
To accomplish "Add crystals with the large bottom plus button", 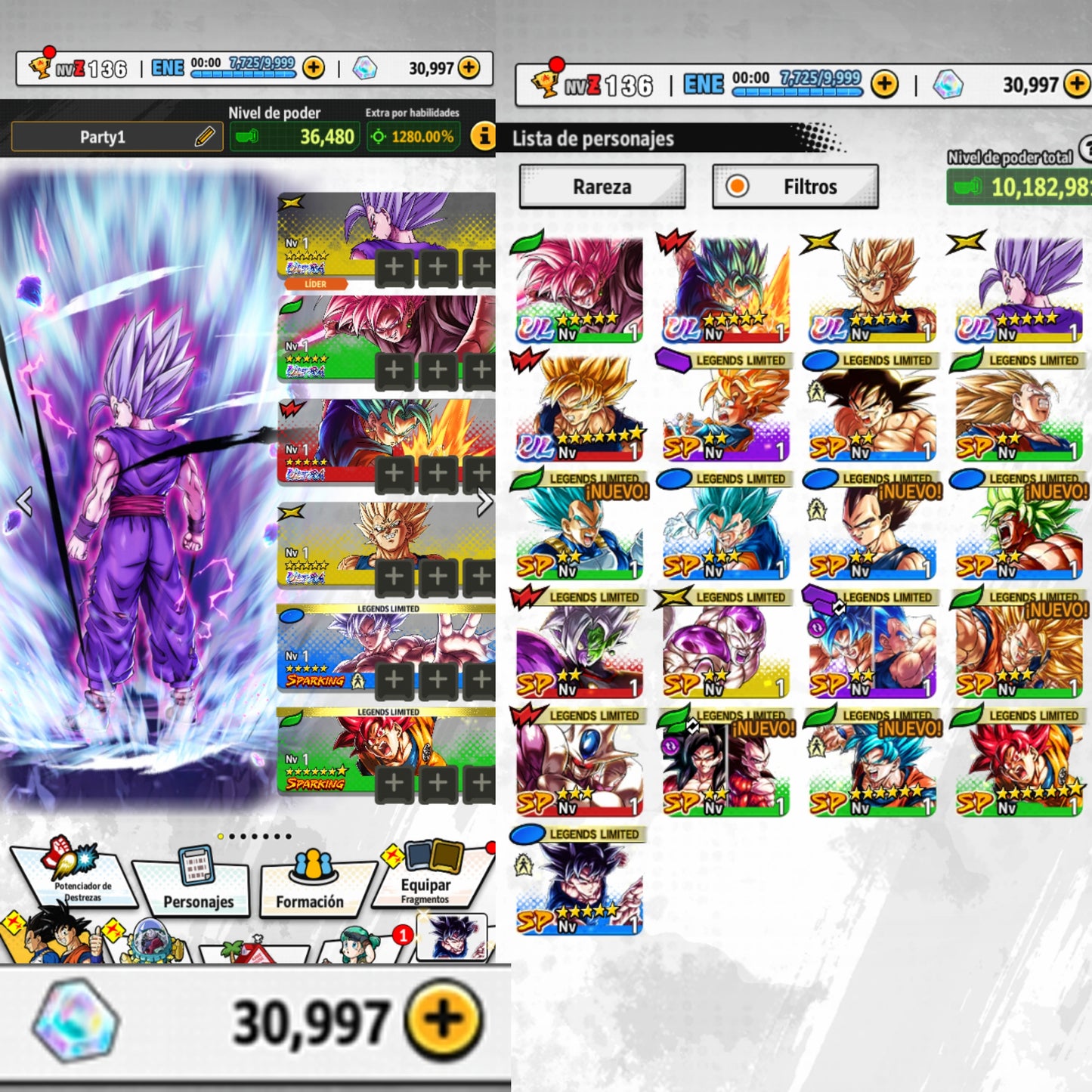I will pyautogui.click(x=444, y=1020).
